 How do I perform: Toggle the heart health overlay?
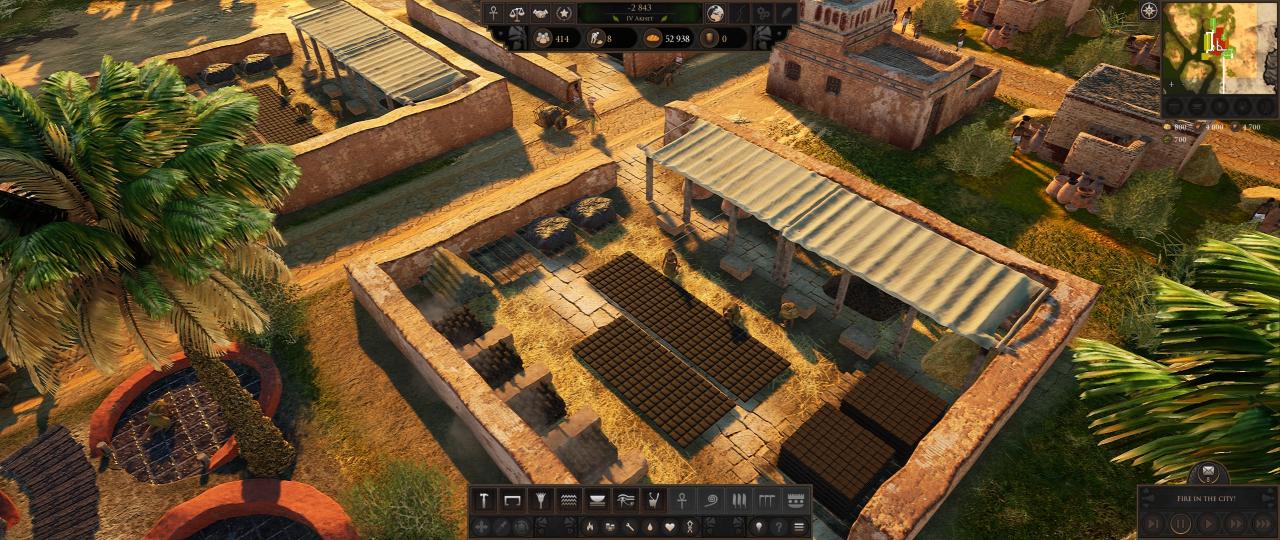click(x=670, y=526)
